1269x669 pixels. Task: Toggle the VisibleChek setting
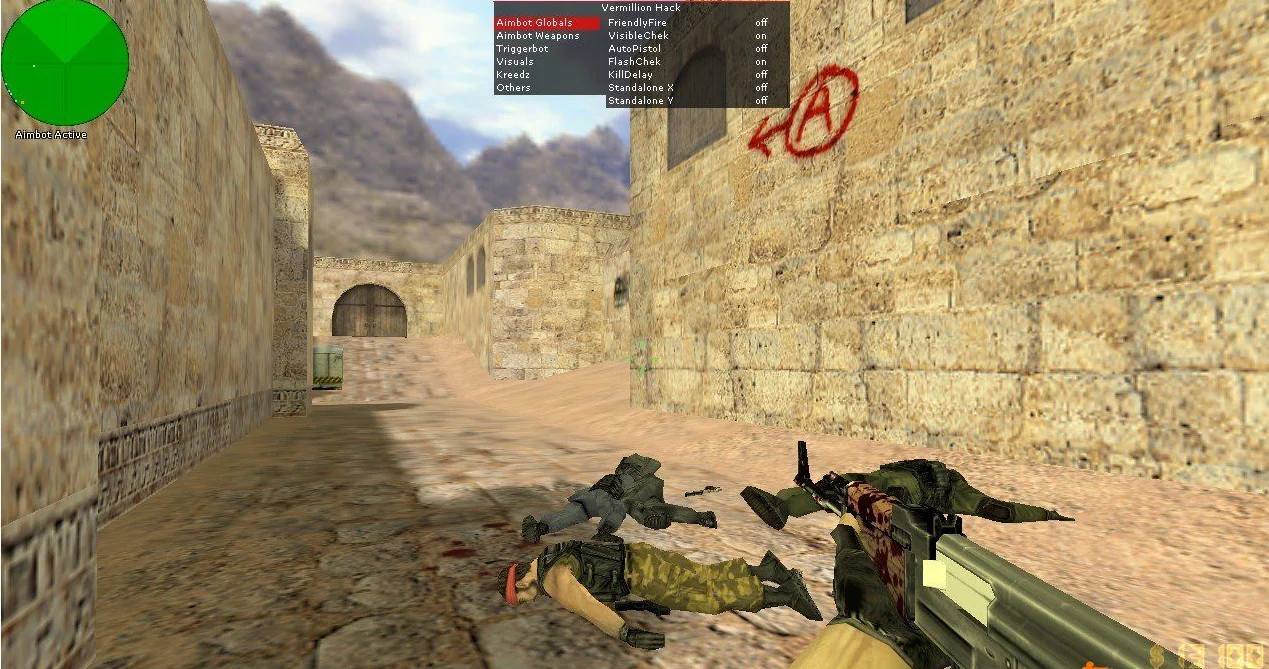(638, 36)
